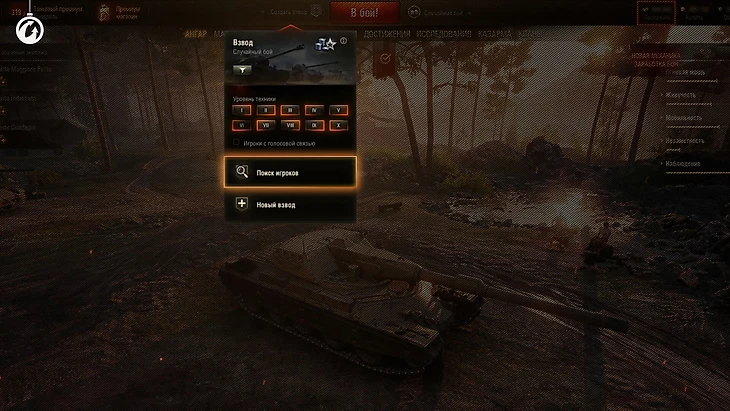Switch to the «Ангар» tab
This screenshot has height=411, width=730.
click(196, 34)
